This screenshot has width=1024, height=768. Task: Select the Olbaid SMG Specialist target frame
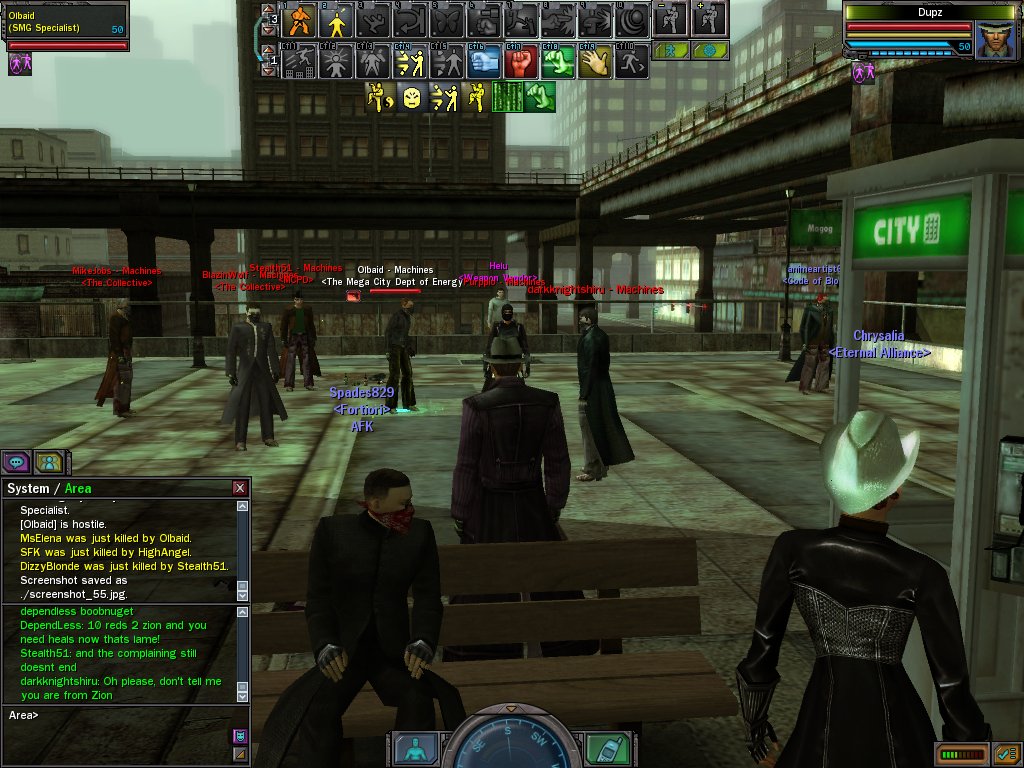[x=66, y=26]
